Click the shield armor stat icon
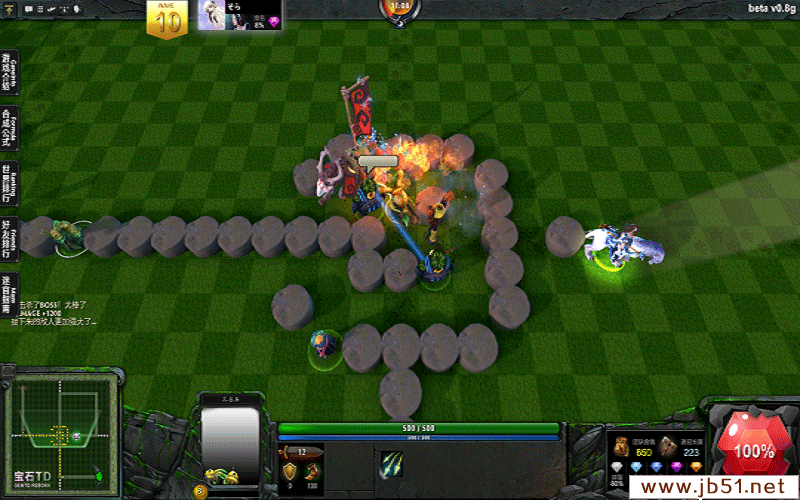800x500 pixels. click(x=291, y=468)
